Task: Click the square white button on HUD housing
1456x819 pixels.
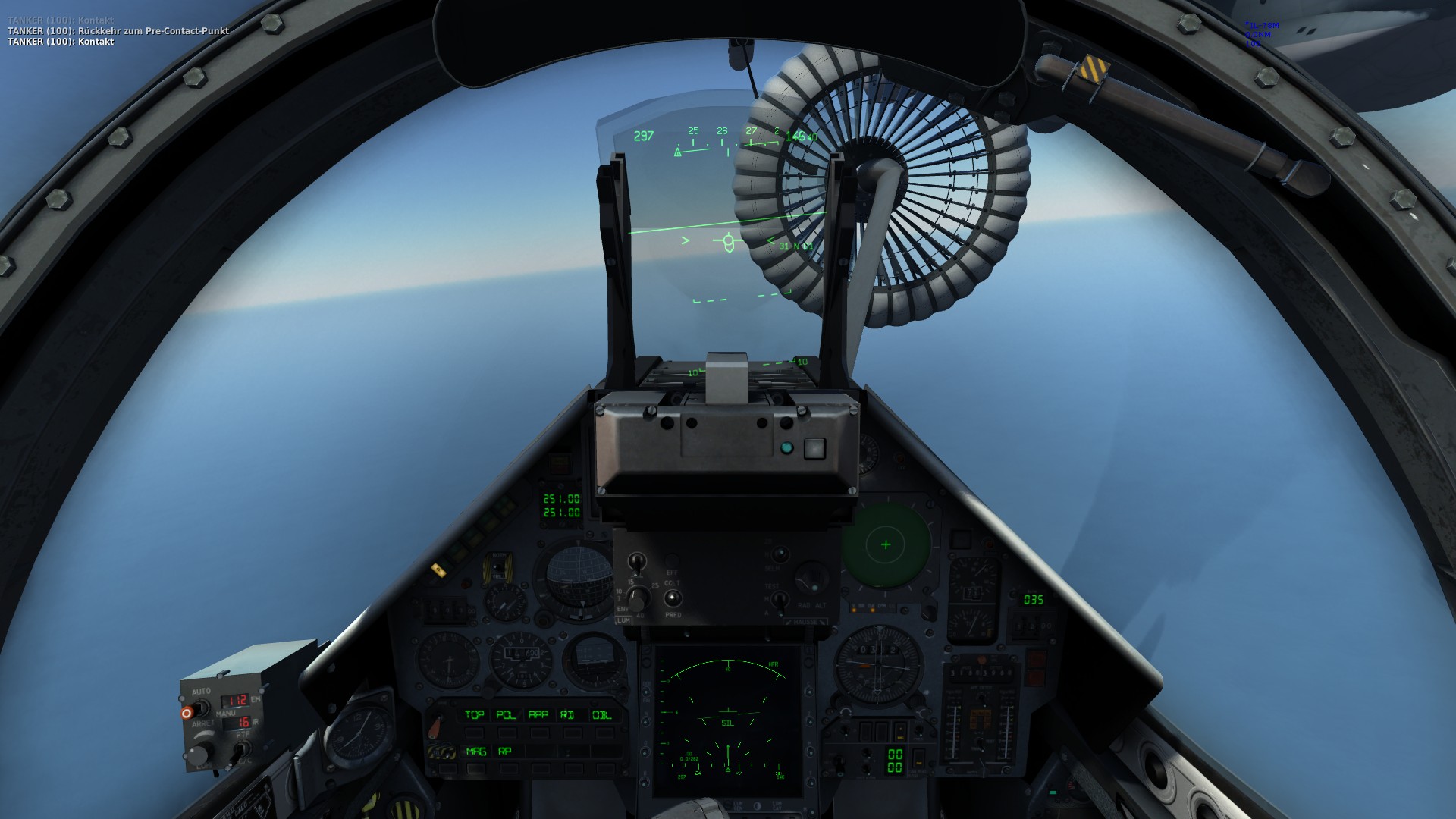Action: pos(814,448)
